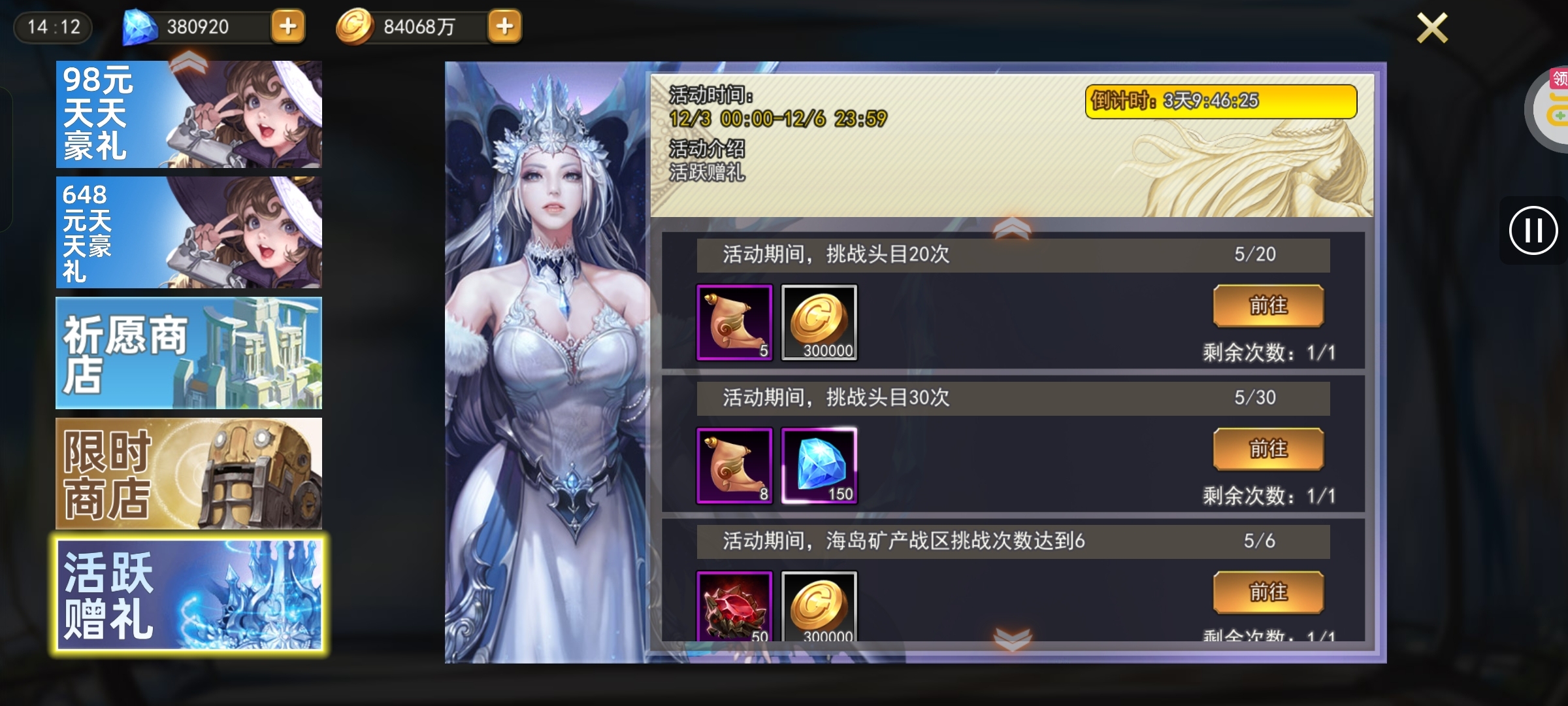The width and height of the screenshot is (1568, 706).
Task: Tap the gold coin currency icon
Action: click(357, 27)
